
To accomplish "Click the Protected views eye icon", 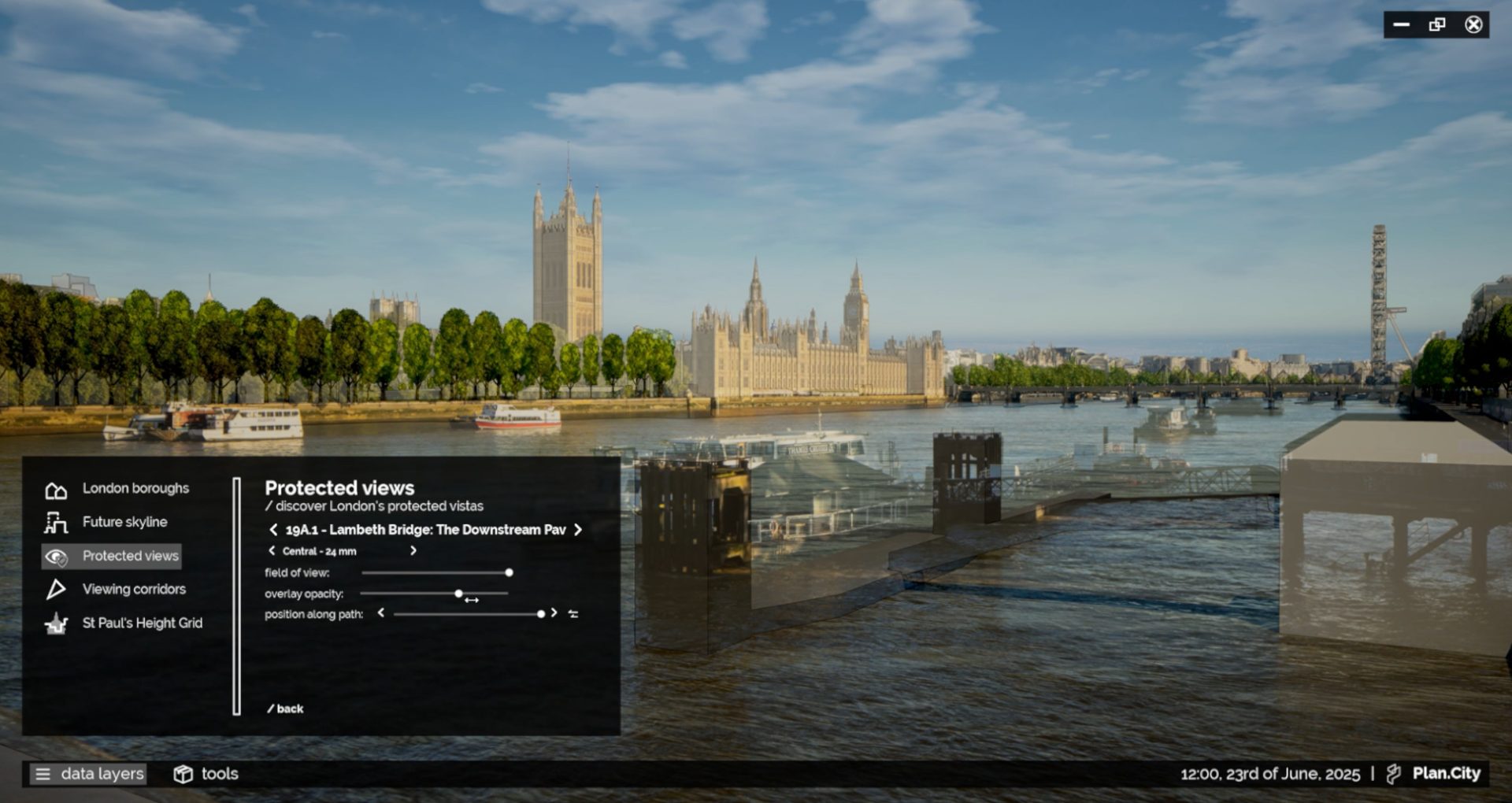I will [55, 556].
